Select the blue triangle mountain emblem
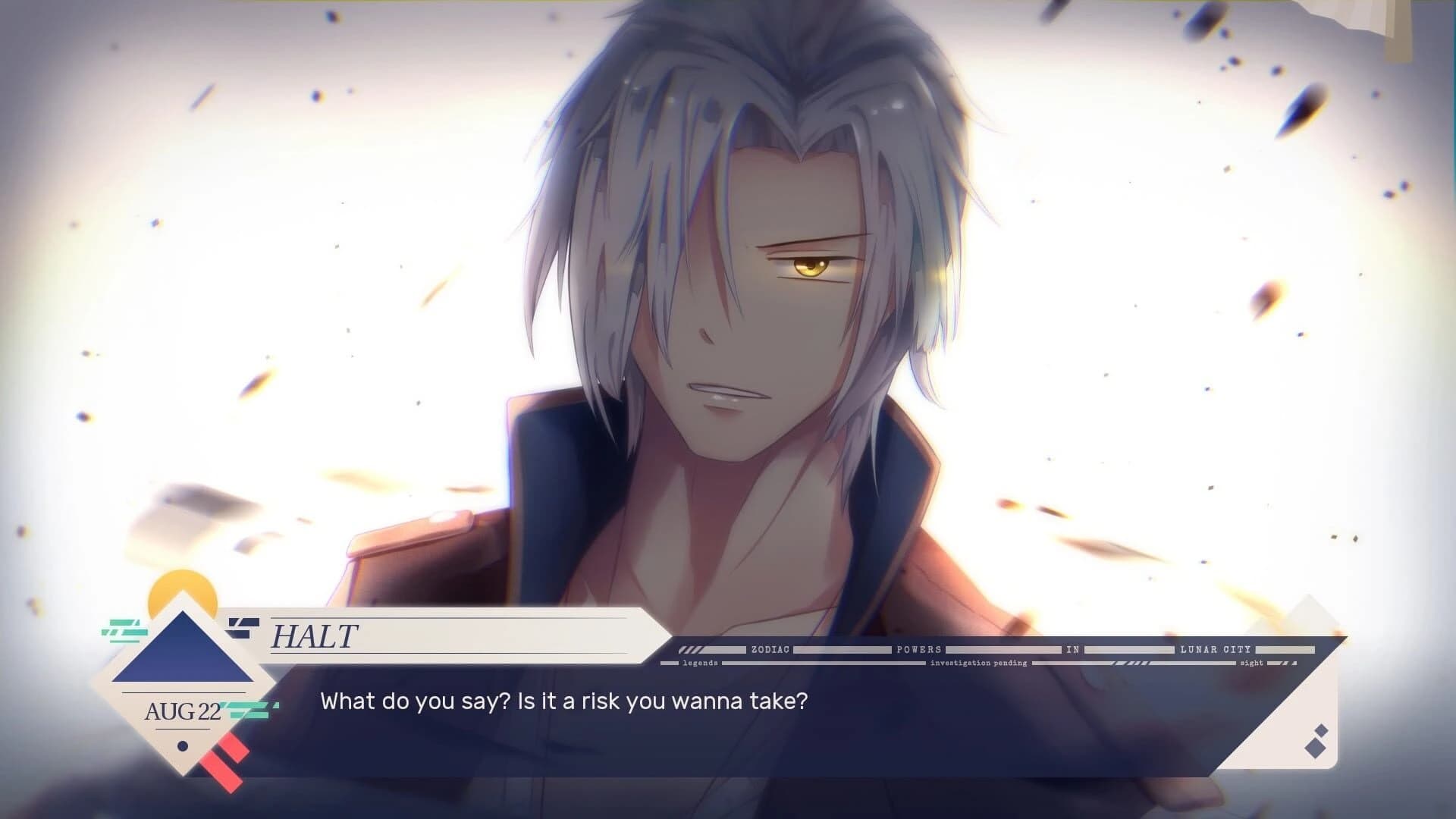The image size is (1456, 819). coord(182,656)
